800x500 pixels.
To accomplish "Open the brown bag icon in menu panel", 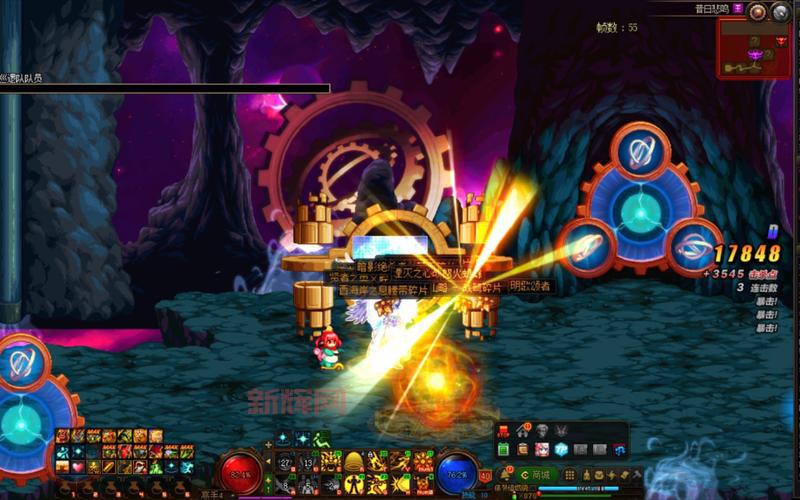I will pyautogui.click(x=523, y=449).
